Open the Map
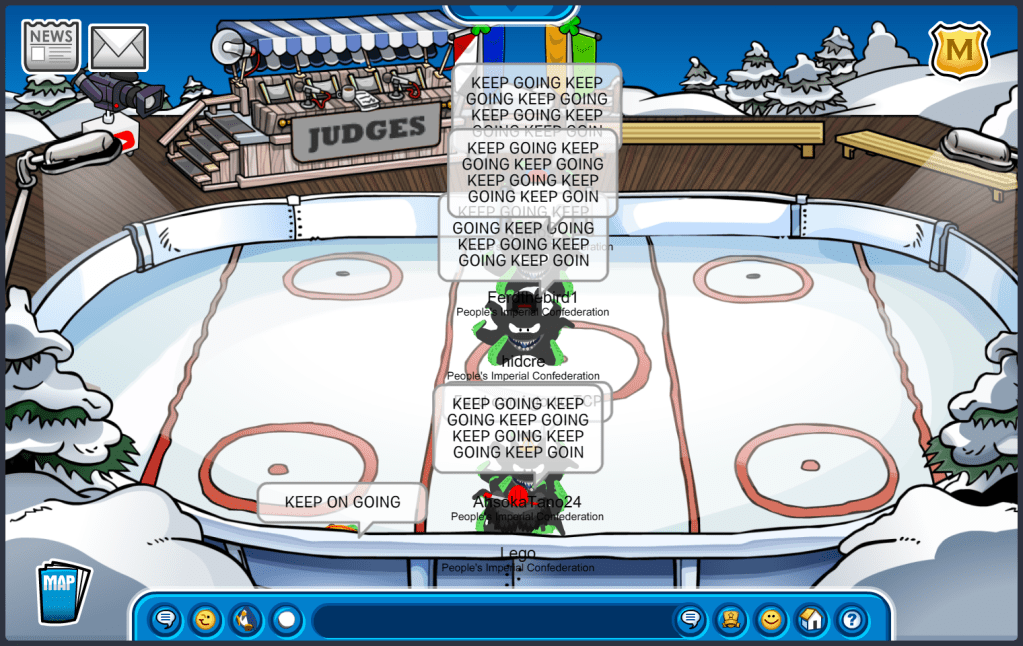Image resolution: width=1023 pixels, height=646 pixels. (x=62, y=592)
